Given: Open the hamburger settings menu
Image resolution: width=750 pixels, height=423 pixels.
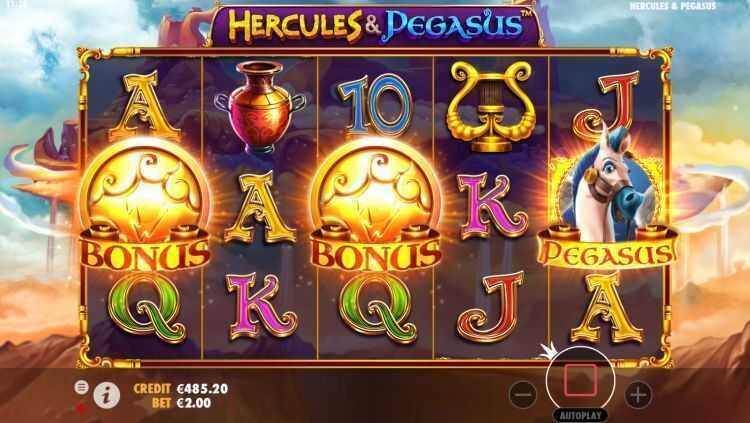Looking at the screenshot, I should 81,387.
